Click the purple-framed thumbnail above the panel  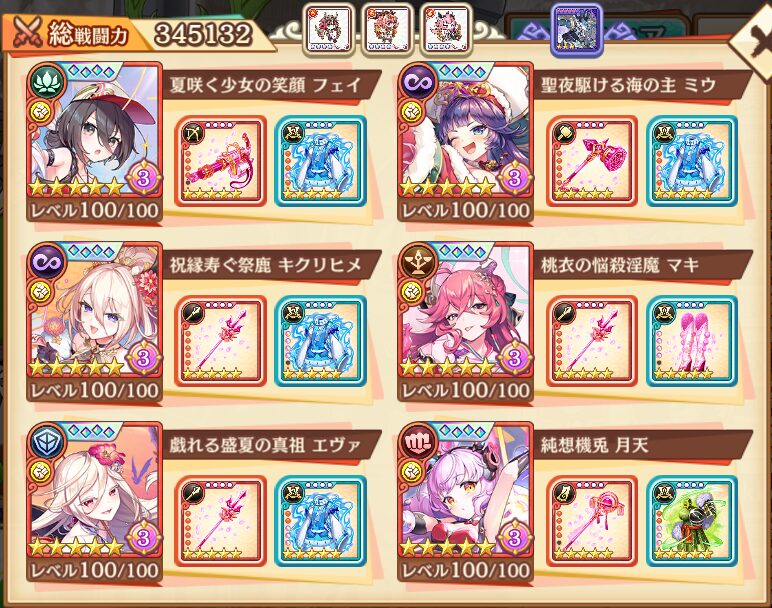(x=577, y=29)
